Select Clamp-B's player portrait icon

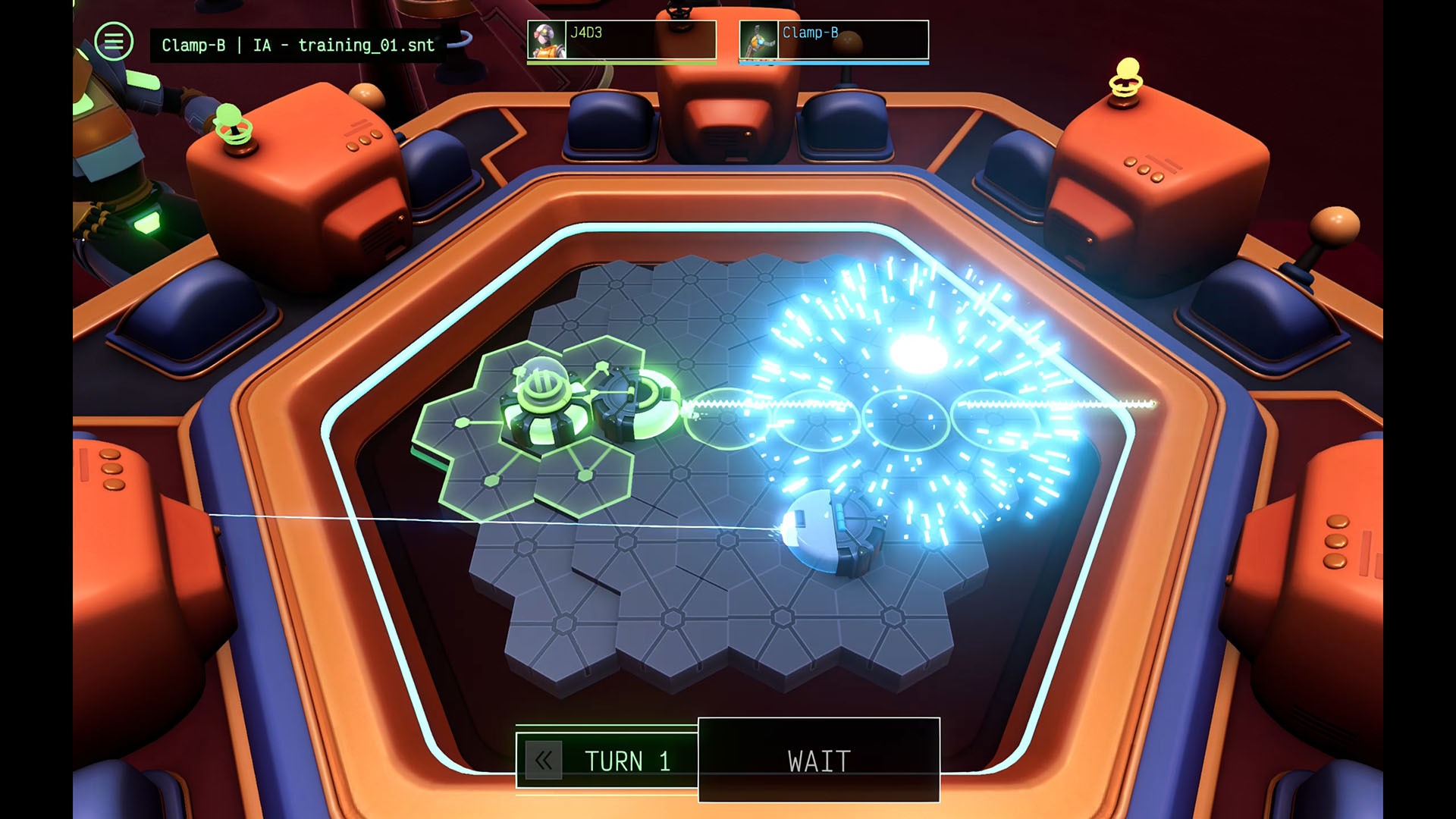point(761,40)
